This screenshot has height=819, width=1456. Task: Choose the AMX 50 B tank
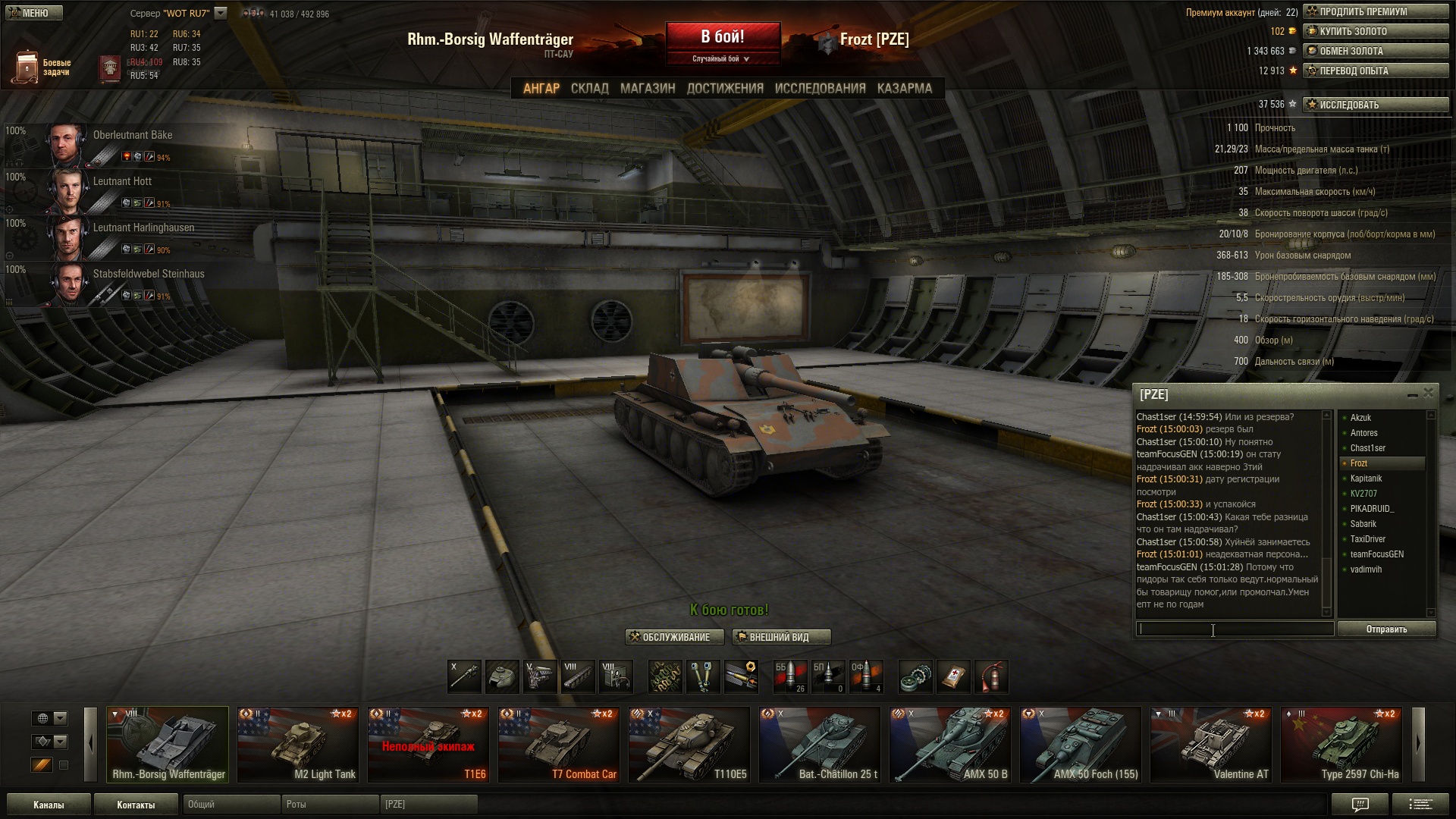949,744
